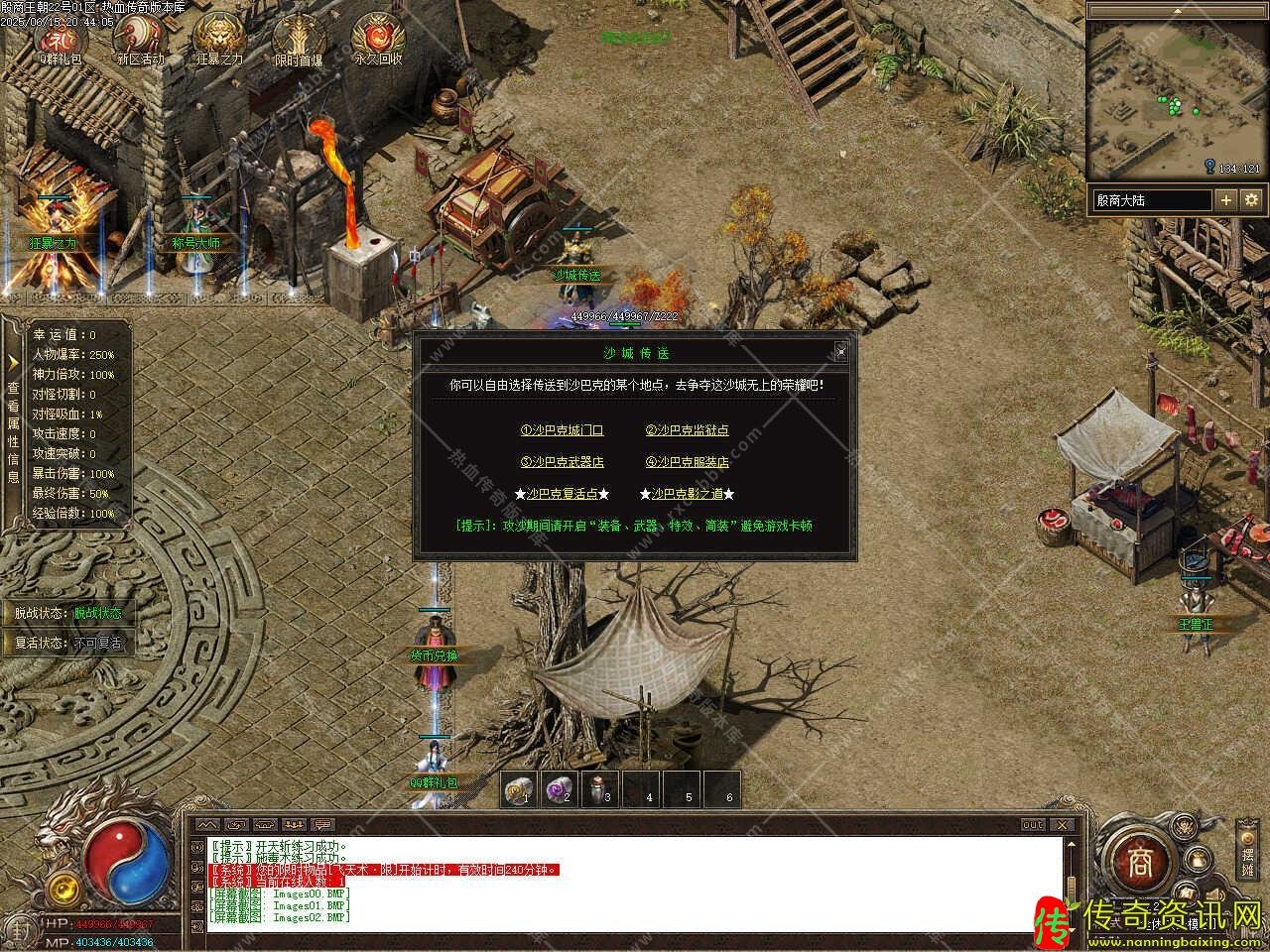Collapse the minimap with the top arrow bar
Image resolution: width=1270 pixels, height=952 pixels.
pos(1176,11)
